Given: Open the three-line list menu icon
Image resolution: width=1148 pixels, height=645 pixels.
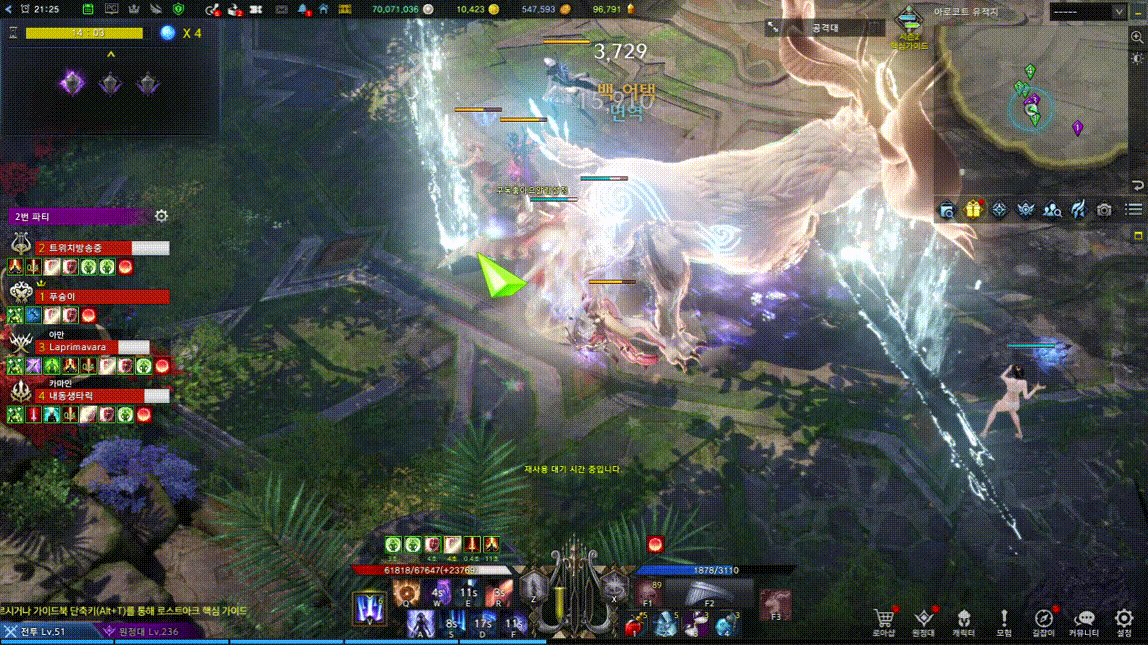Looking at the screenshot, I should click(1133, 209).
